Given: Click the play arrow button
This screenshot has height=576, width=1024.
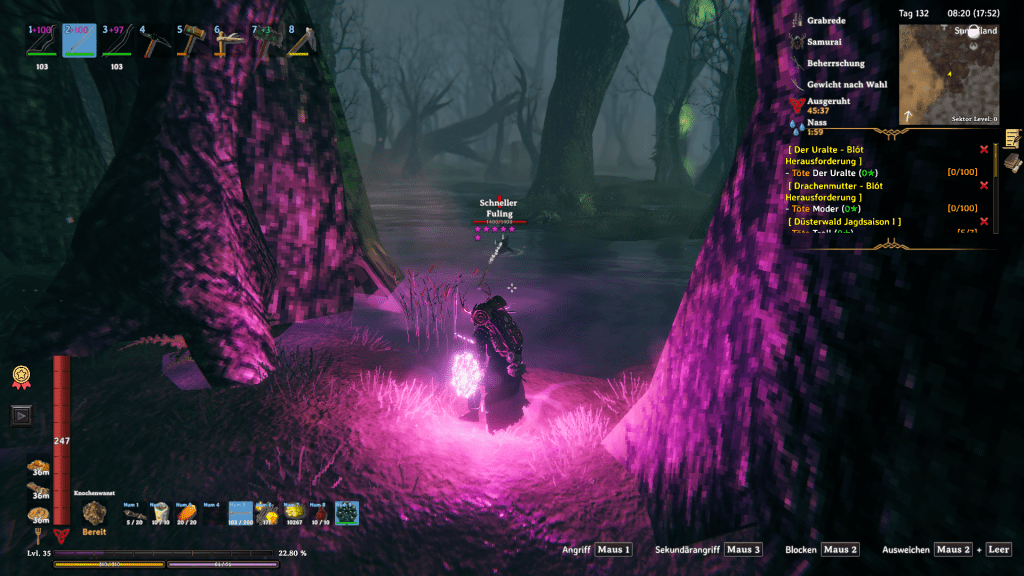Looking at the screenshot, I should (19, 414).
